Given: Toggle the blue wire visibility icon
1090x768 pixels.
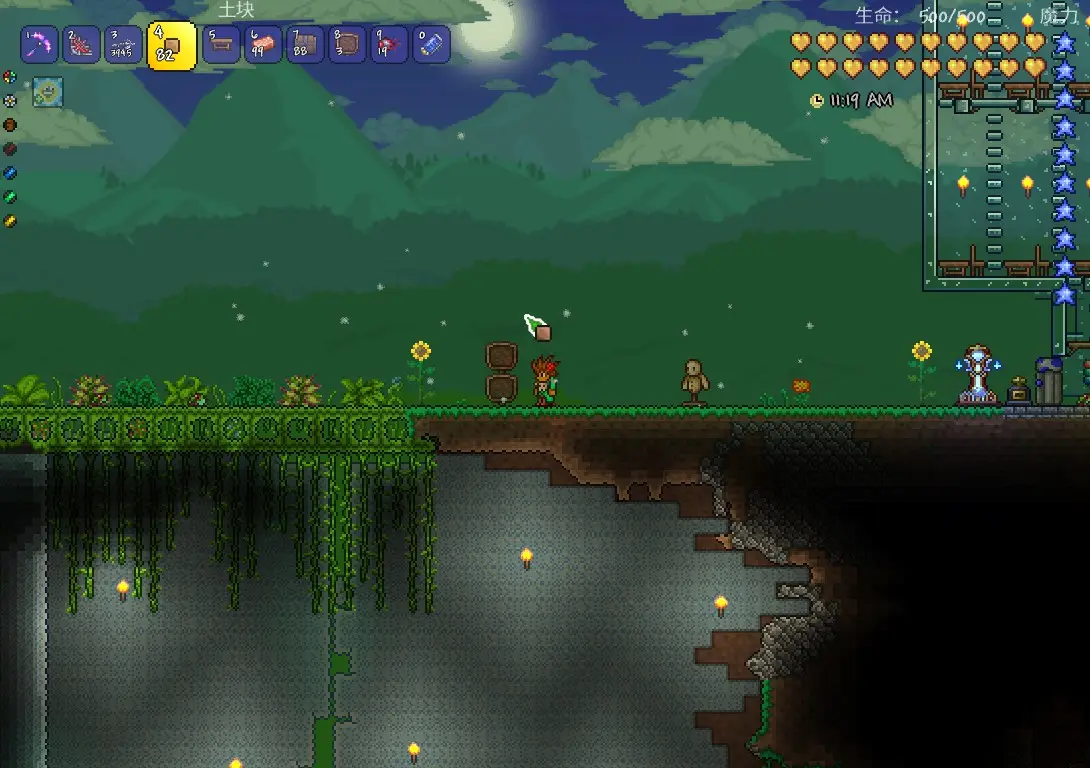Looking at the screenshot, I should (x=10, y=173).
